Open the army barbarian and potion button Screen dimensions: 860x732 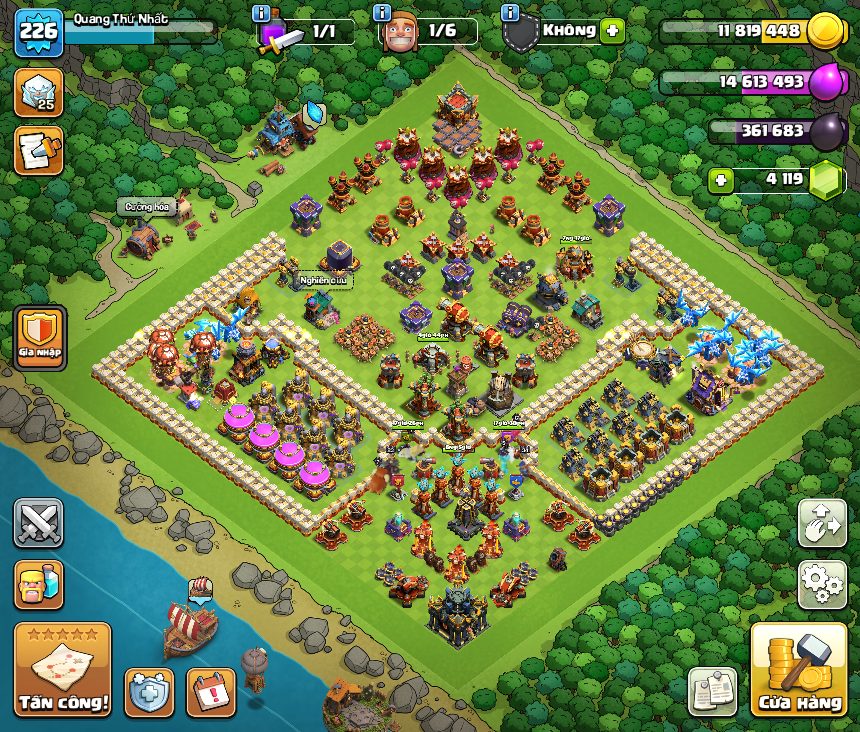[38, 584]
